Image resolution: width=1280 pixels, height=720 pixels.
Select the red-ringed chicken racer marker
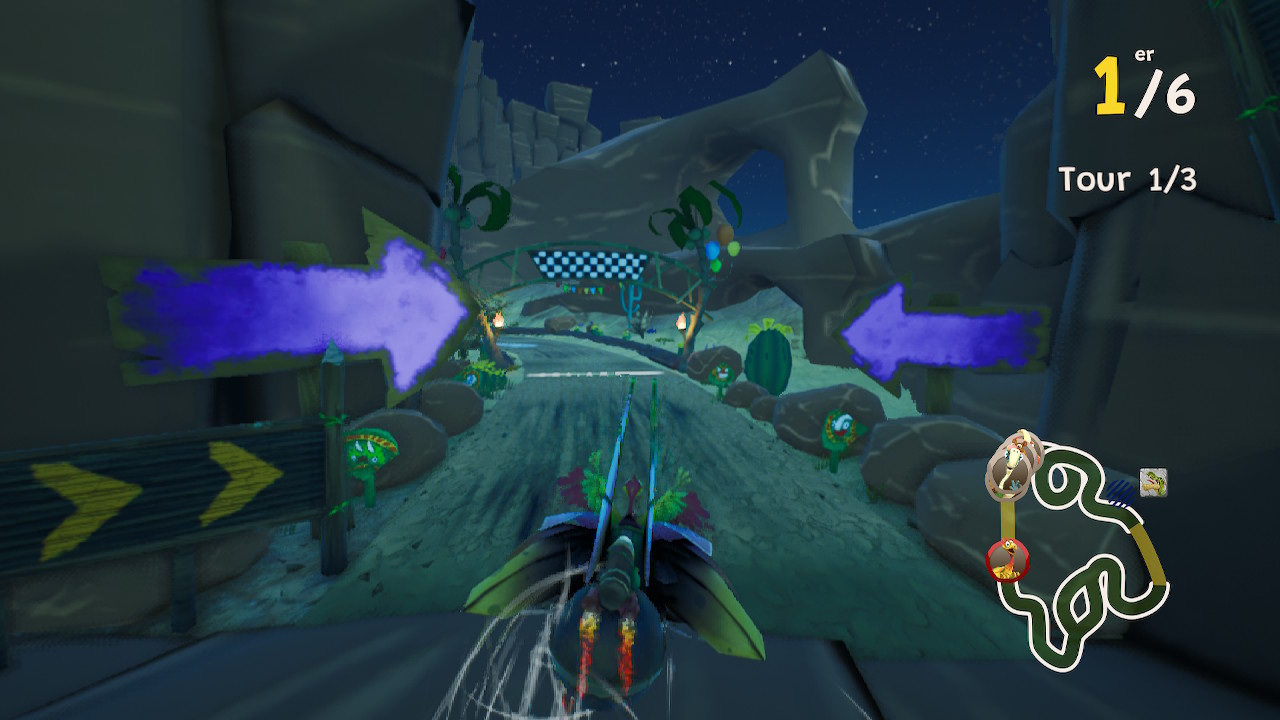(x=1008, y=559)
